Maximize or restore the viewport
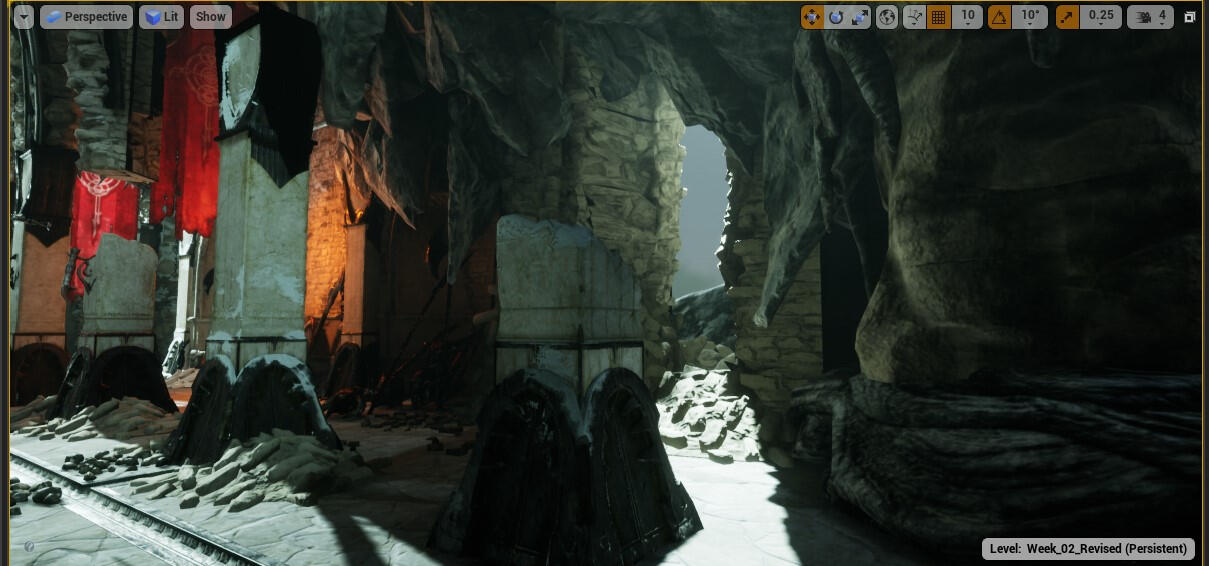Viewport: 1209px width, 566px height. [1190, 17]
